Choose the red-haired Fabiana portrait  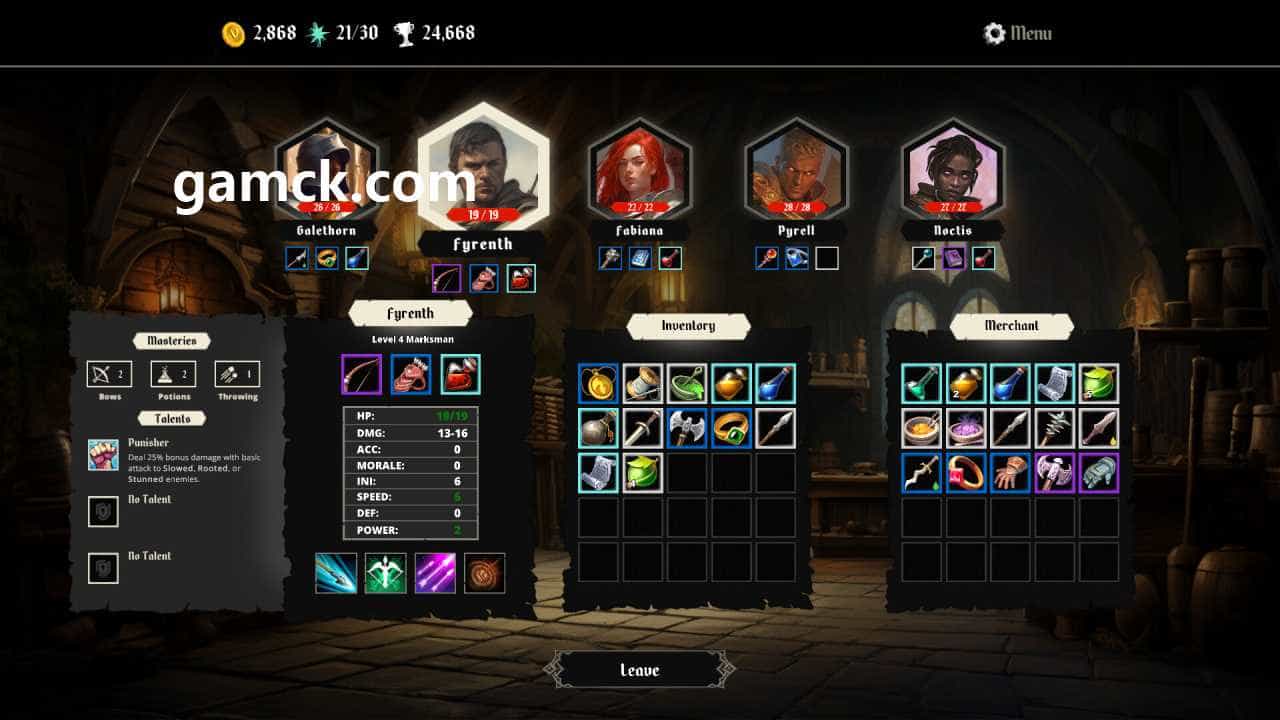coord(640,170)
